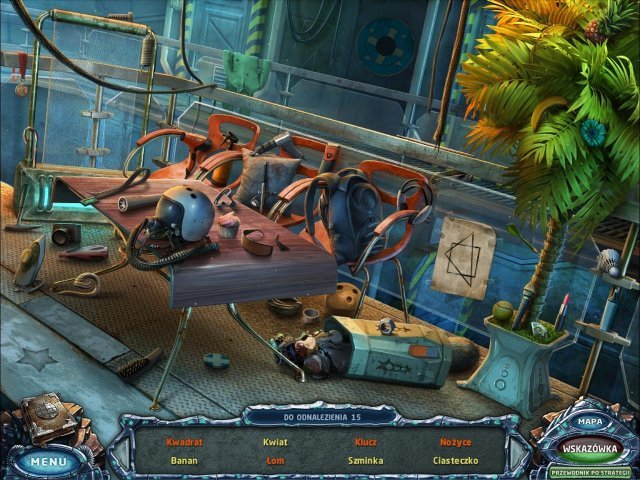Choose 'Nożyce' from the find list

[455, 441]
